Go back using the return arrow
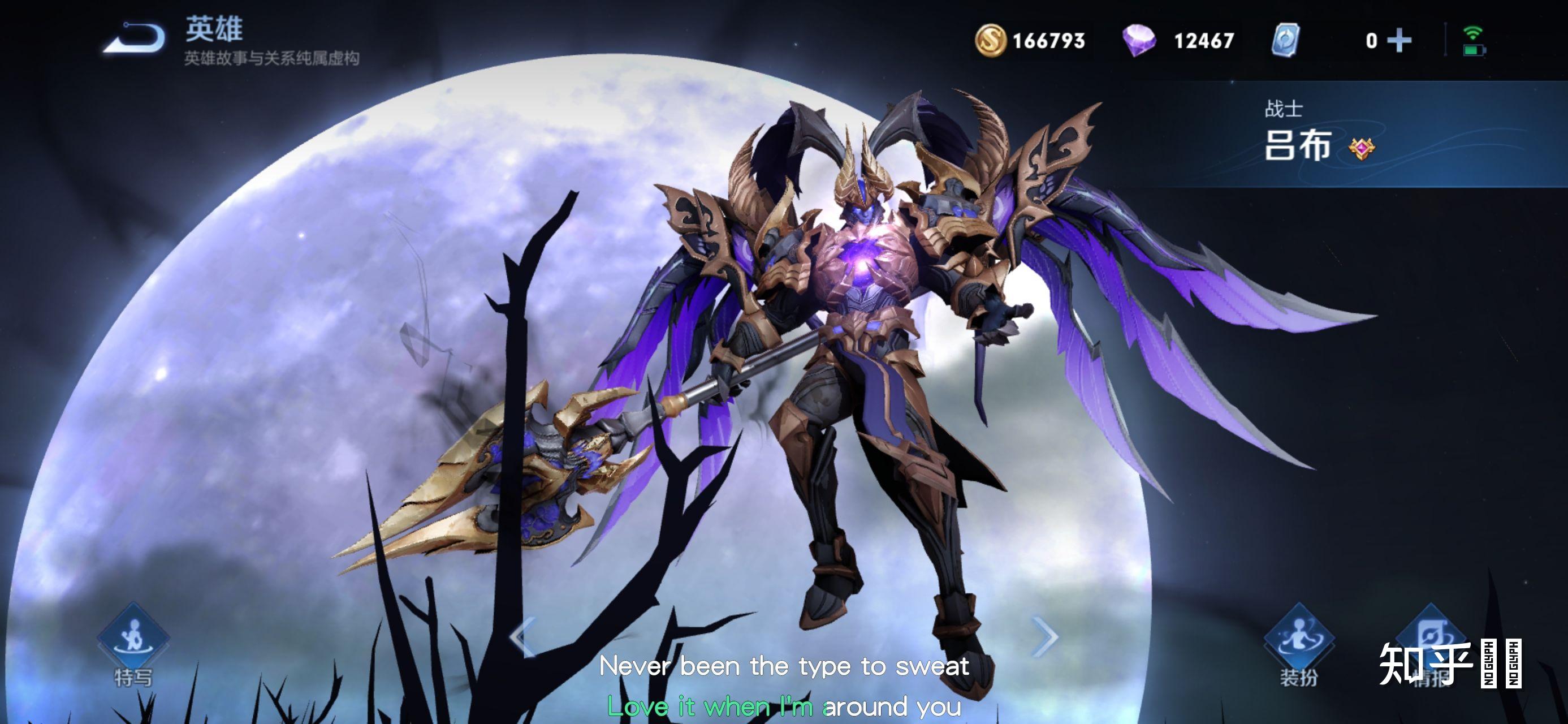 [135, 38]
